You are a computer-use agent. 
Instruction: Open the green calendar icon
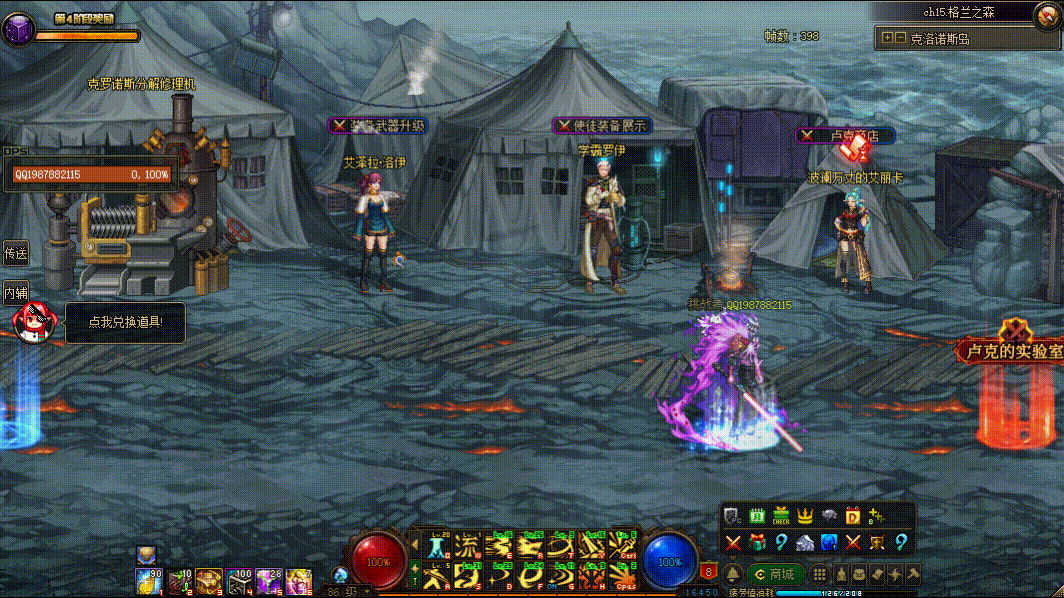click(x=757, y=516)
